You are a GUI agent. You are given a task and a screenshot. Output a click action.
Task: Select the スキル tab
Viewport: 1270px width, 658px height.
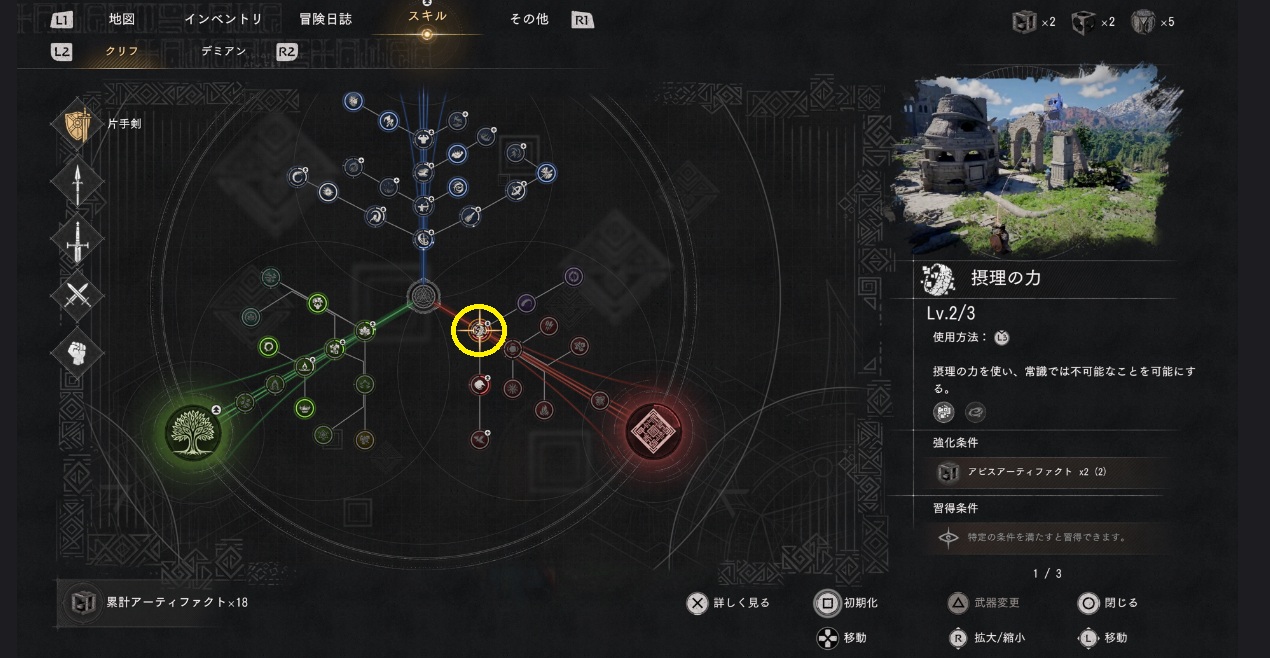point(427,17)
